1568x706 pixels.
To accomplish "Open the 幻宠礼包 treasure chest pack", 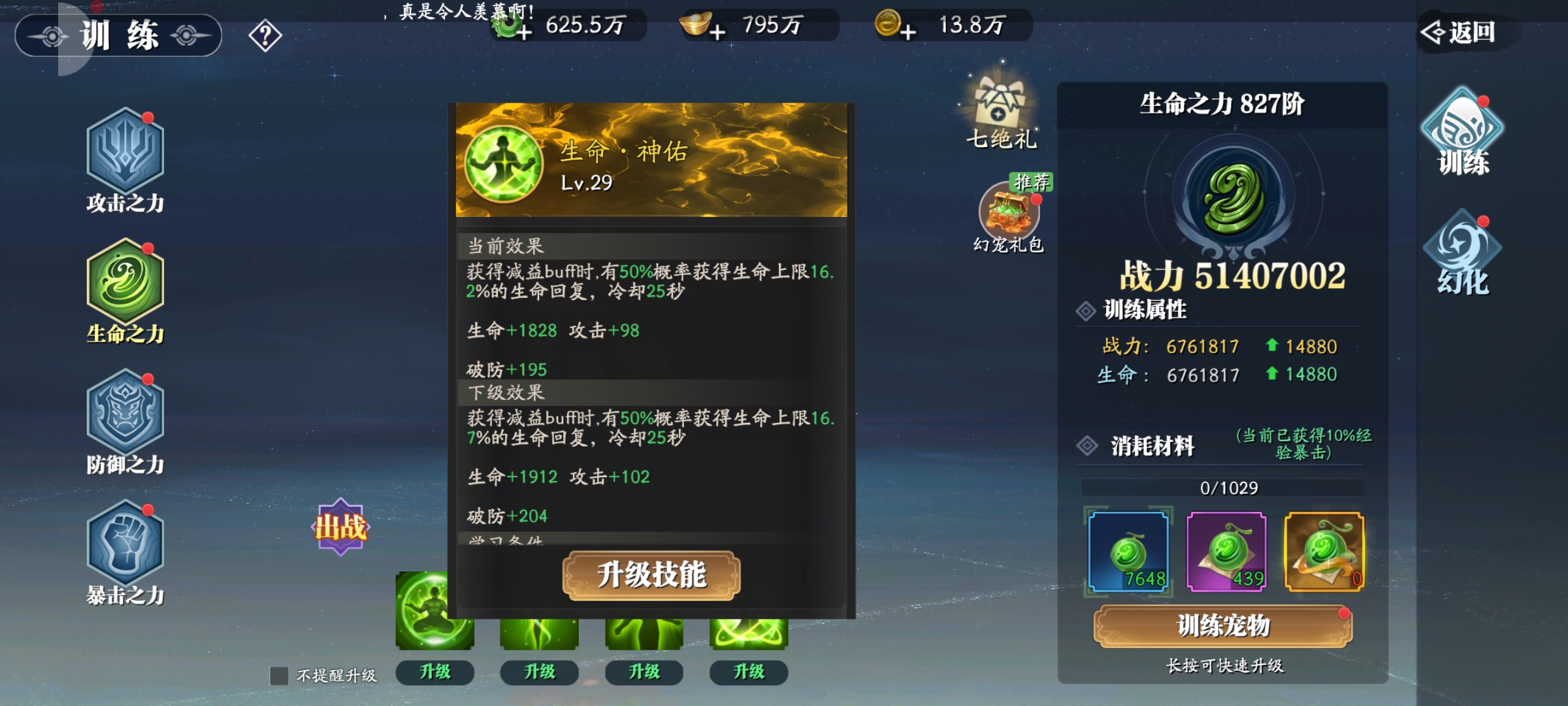I will (x=1009, y=216).
